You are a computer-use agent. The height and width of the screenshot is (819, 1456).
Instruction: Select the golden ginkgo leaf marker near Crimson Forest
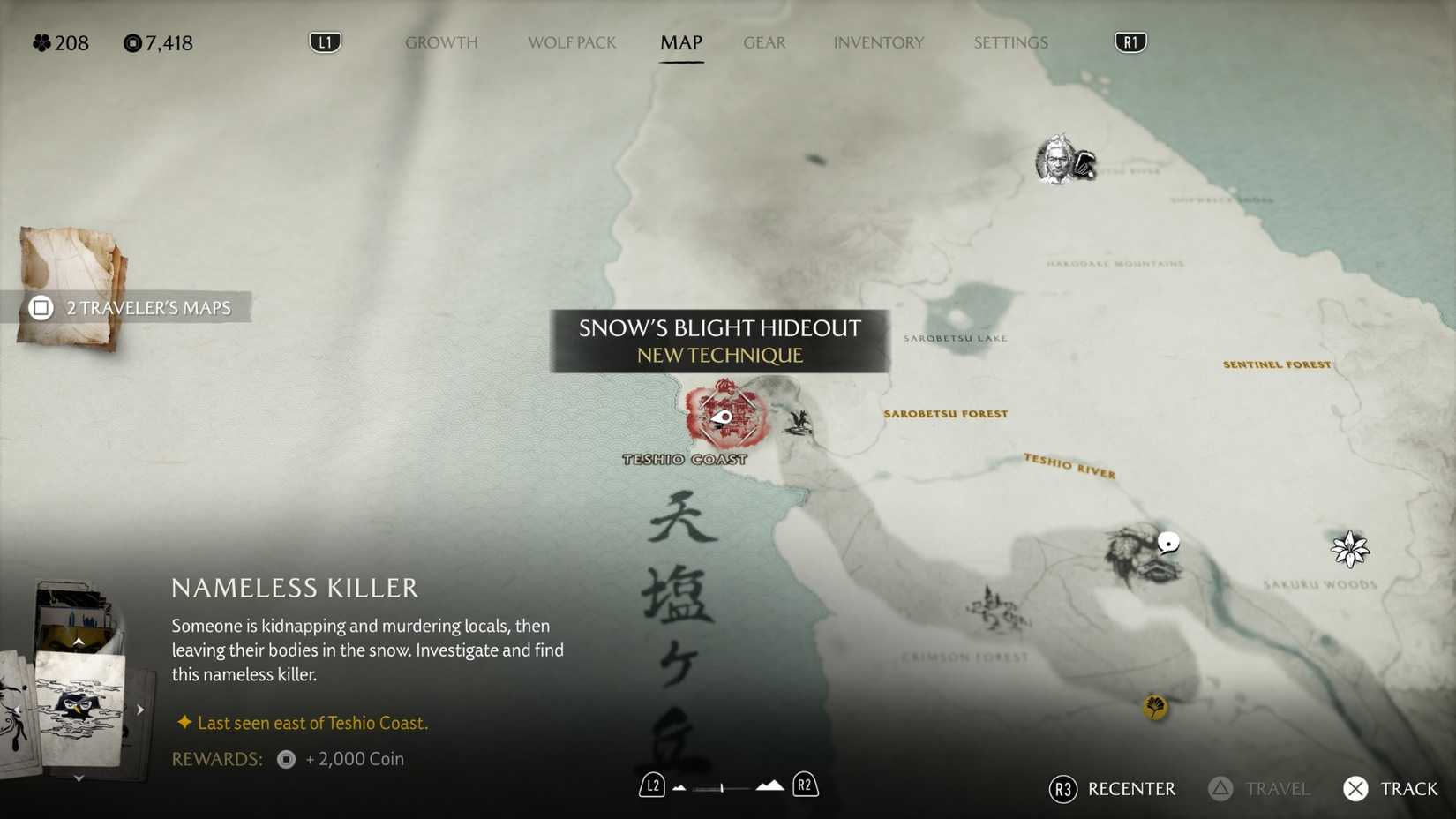[x=1155, y=707]
